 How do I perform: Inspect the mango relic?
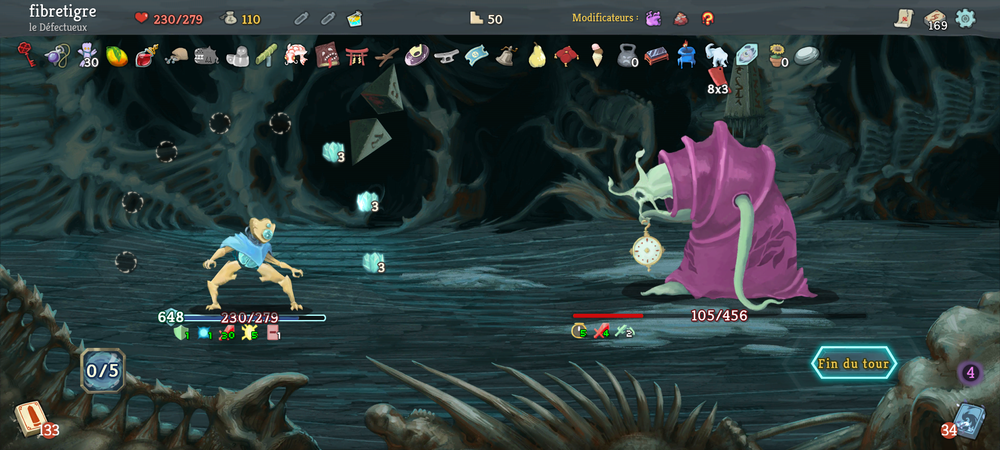[x=116, y=55]
